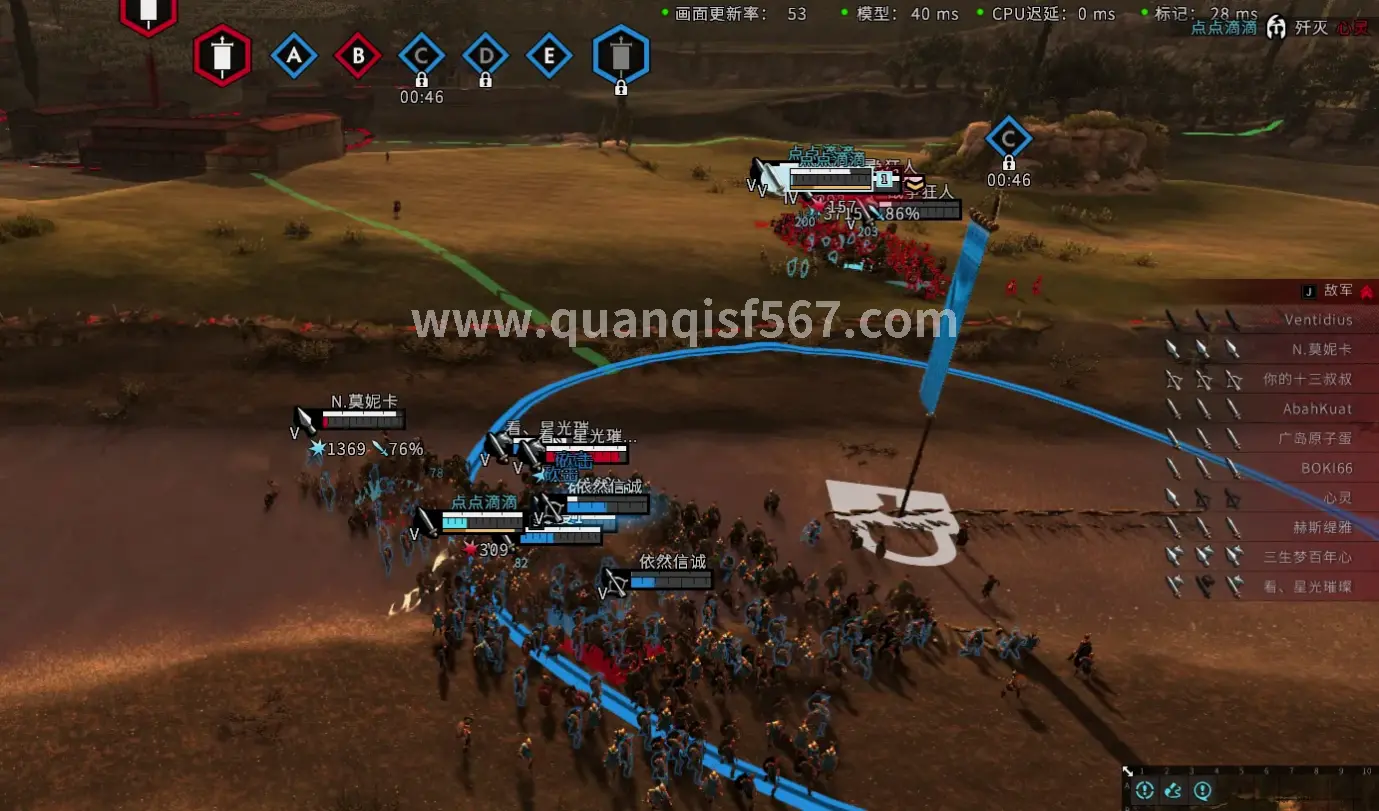Activate the charge ability in hotbar slot A2
This screenshot has width=1379, height=811.
(1174, 789)
